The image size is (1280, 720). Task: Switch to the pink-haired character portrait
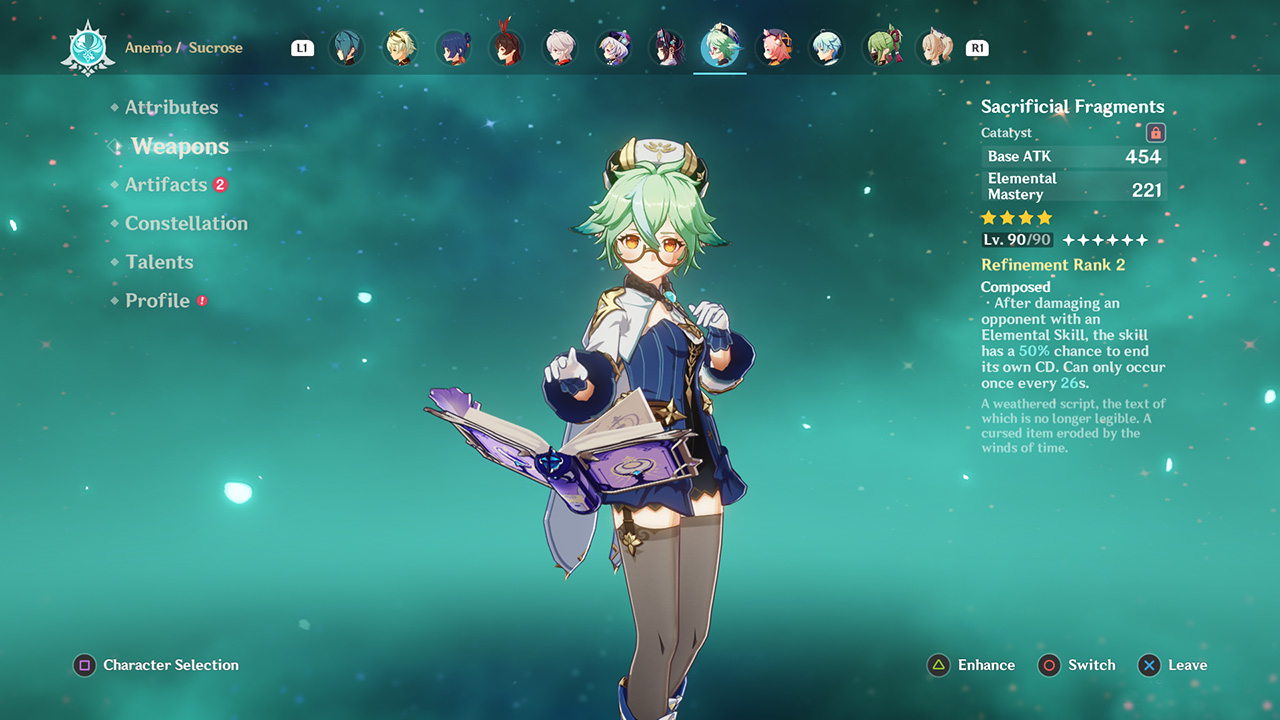774,47
